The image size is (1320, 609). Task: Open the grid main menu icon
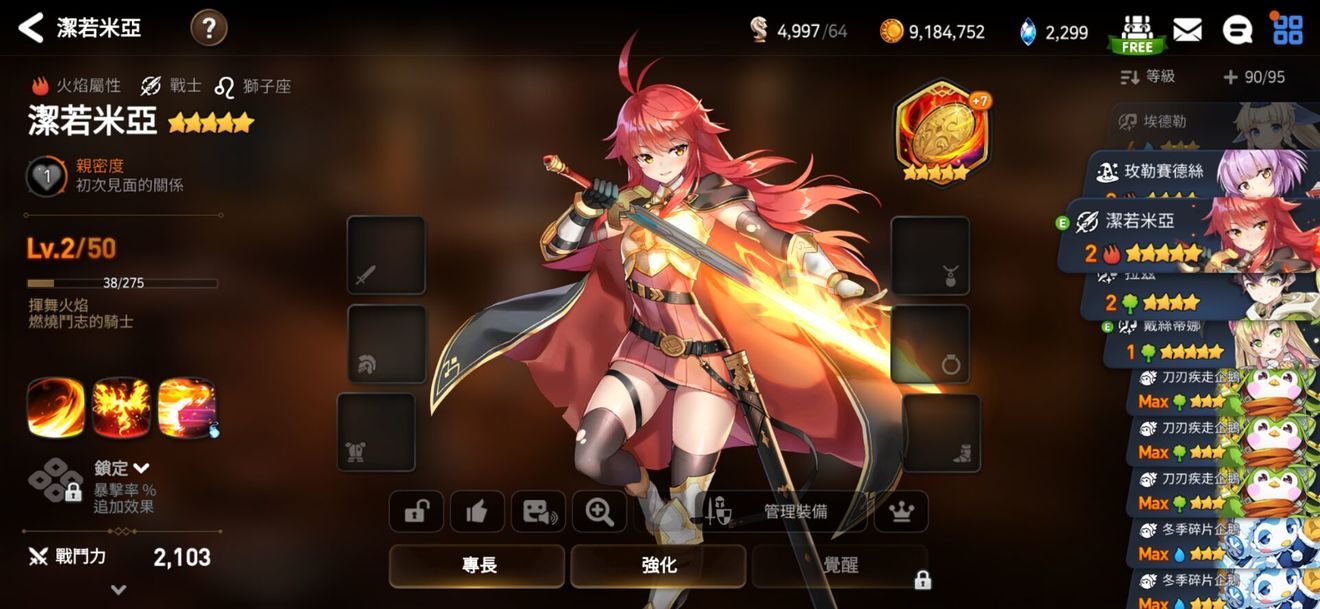coord(1287,29)
